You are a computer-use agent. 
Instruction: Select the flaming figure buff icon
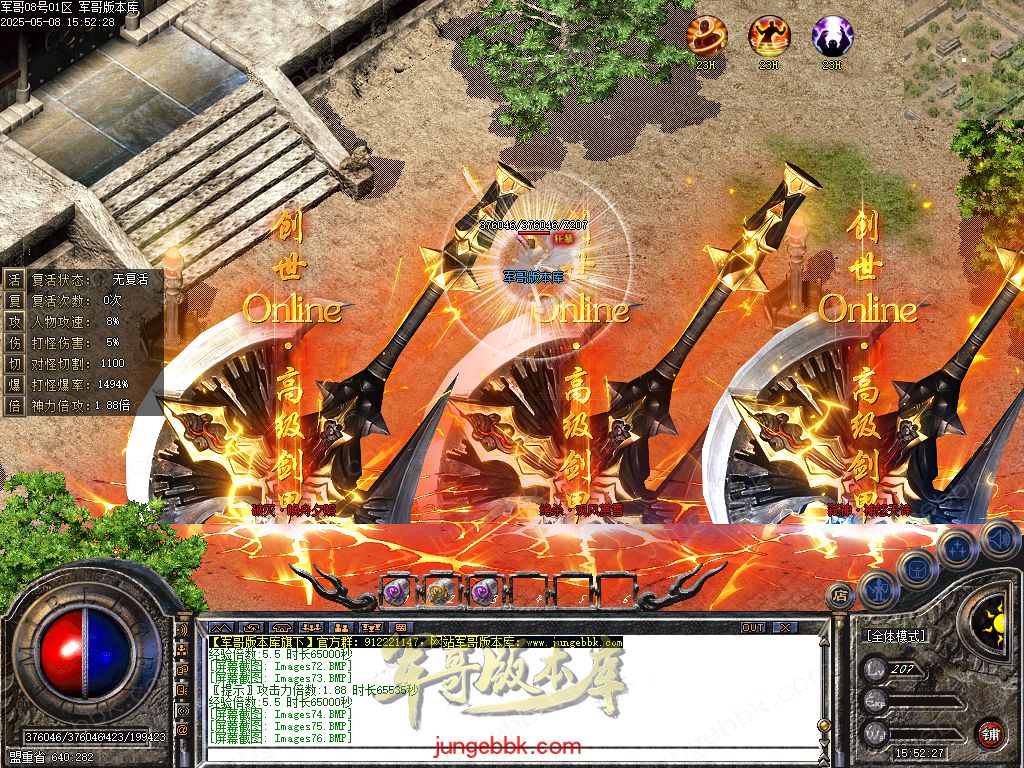769,36
